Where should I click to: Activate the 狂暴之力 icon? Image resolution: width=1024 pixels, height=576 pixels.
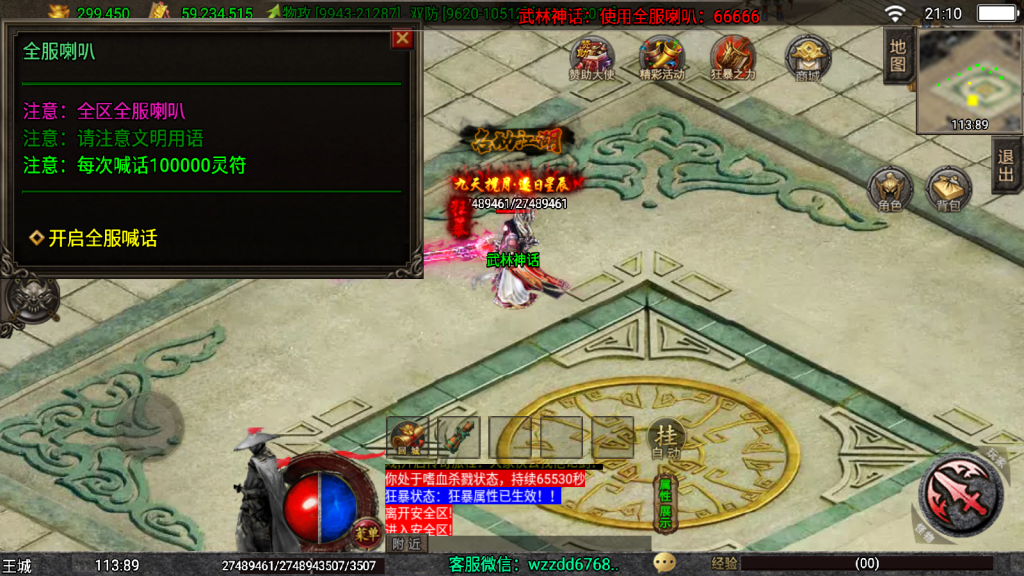[x=733, y=58]
